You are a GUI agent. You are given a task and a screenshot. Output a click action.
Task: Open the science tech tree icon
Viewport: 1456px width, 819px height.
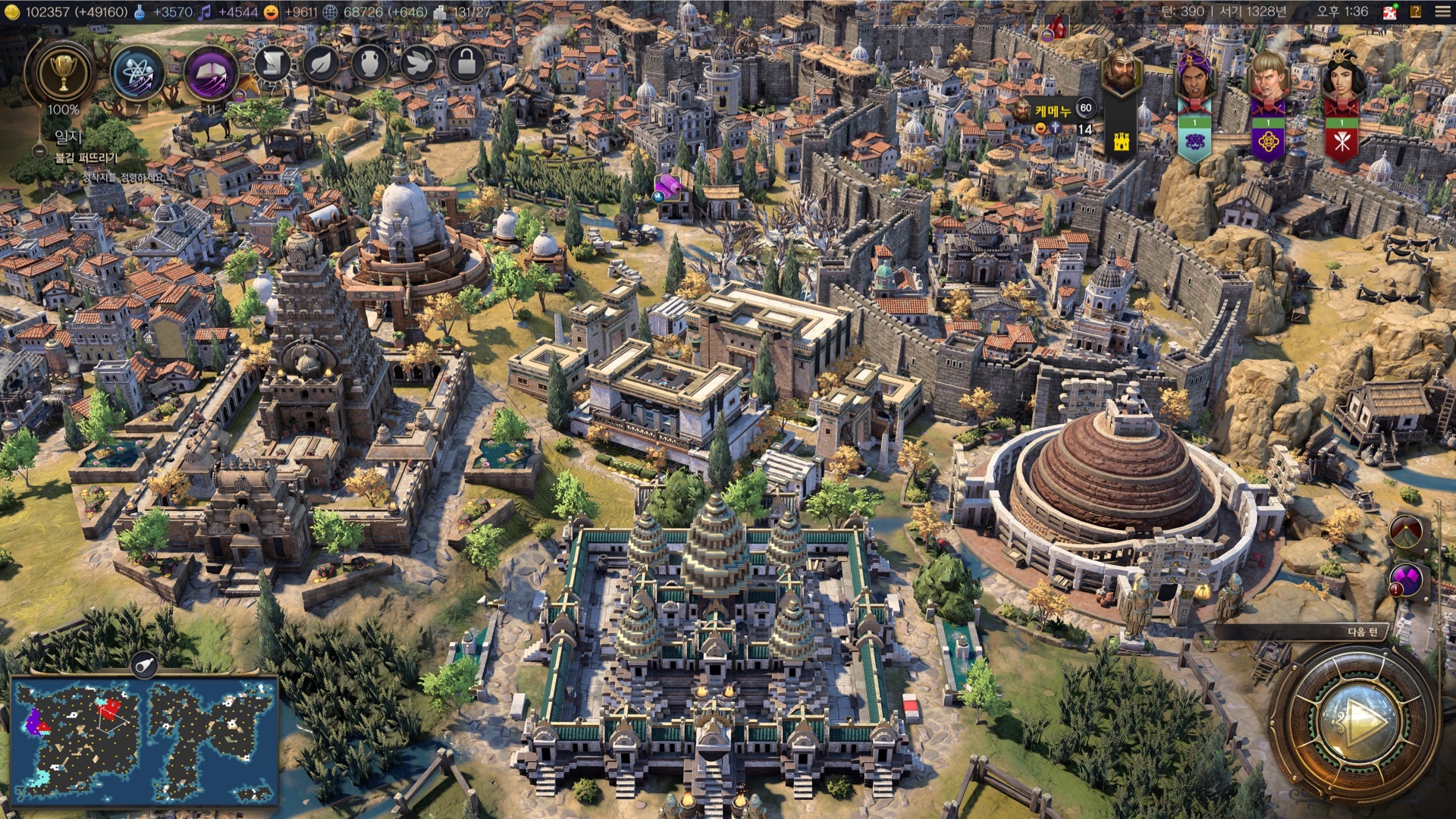point(137,74)
